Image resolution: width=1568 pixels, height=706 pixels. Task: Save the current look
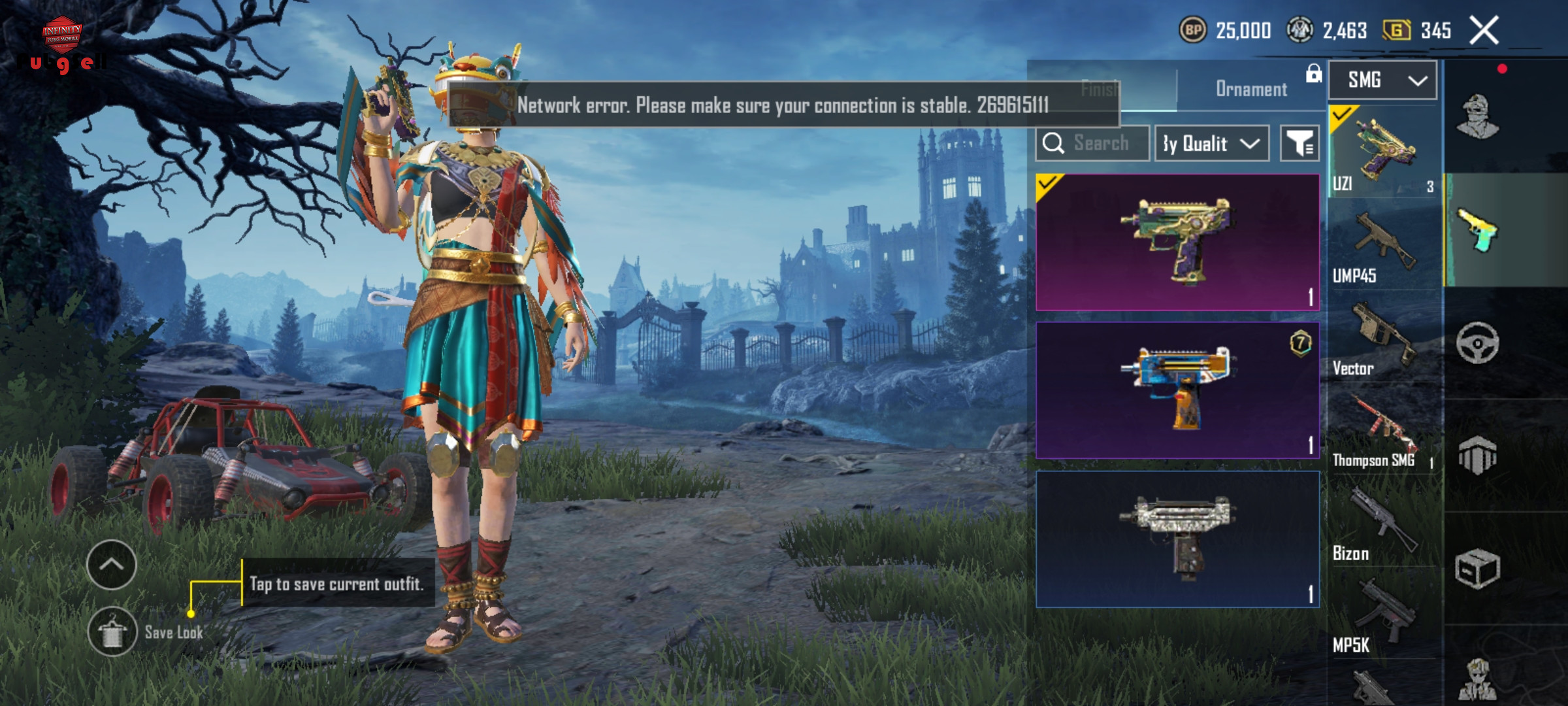(x=112, y=631)
